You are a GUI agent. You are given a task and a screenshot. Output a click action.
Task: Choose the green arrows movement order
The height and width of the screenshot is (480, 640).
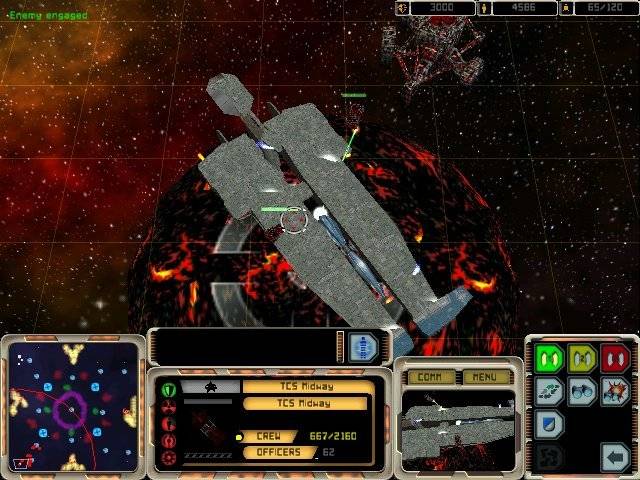549,391
